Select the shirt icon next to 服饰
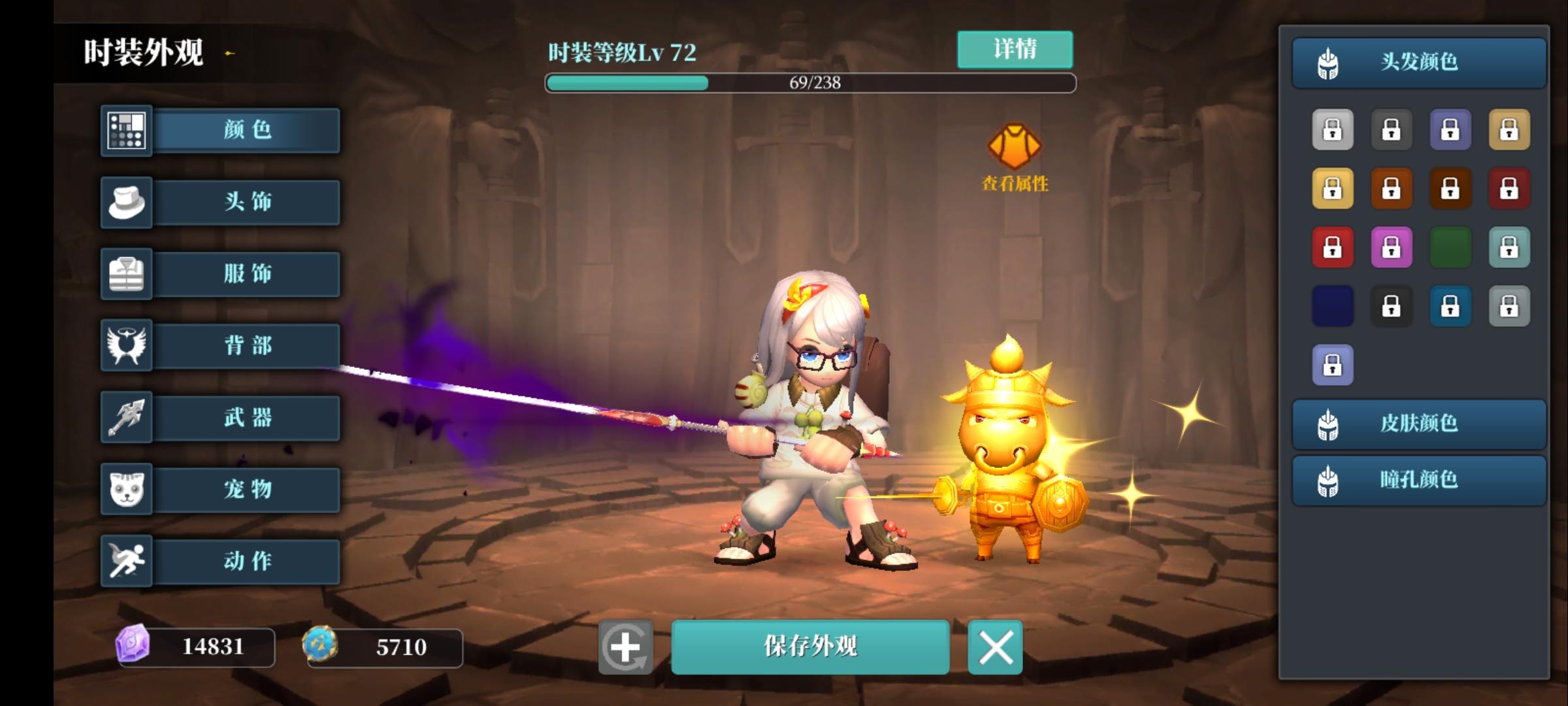Screen dimensions: 1568x706 click(126, 274)
